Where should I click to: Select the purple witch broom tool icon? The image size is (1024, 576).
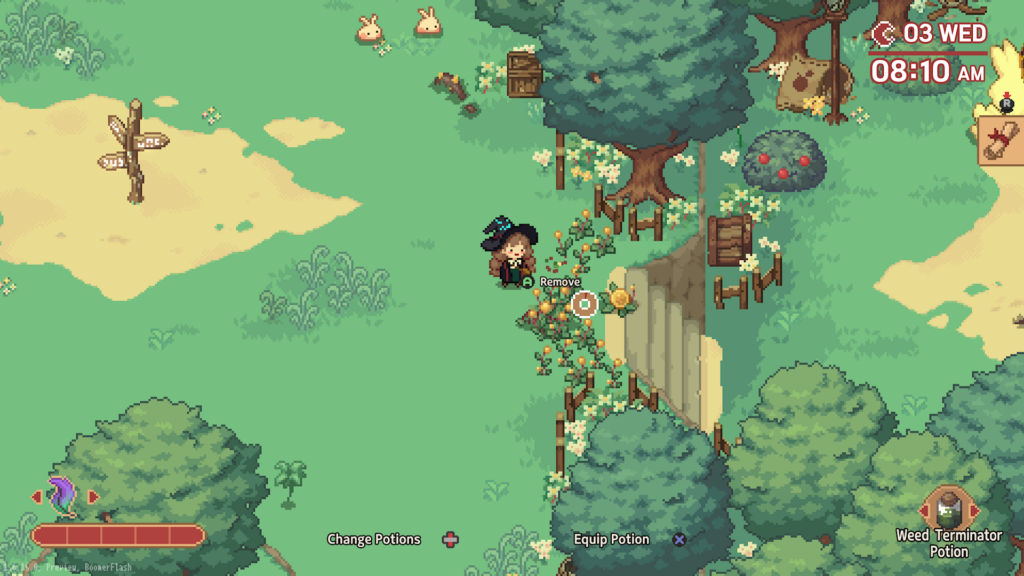(64, 497)
